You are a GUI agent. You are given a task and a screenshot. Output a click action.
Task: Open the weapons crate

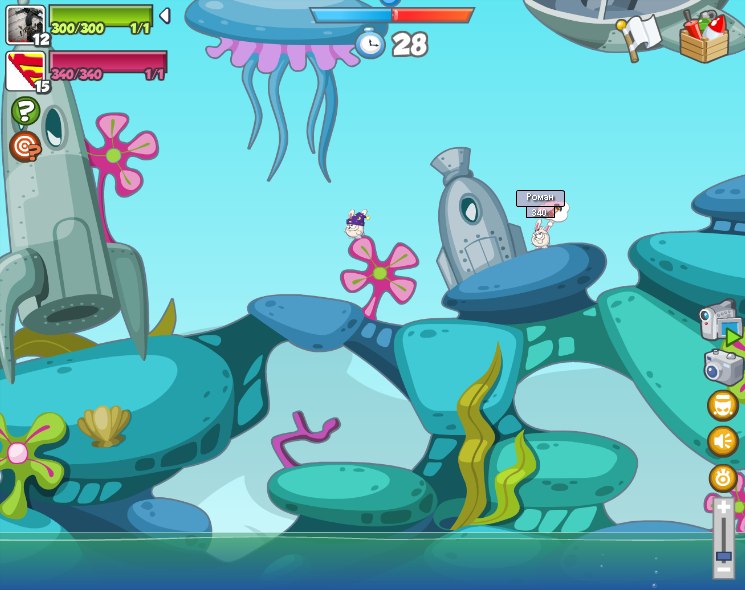click(703, 38)
